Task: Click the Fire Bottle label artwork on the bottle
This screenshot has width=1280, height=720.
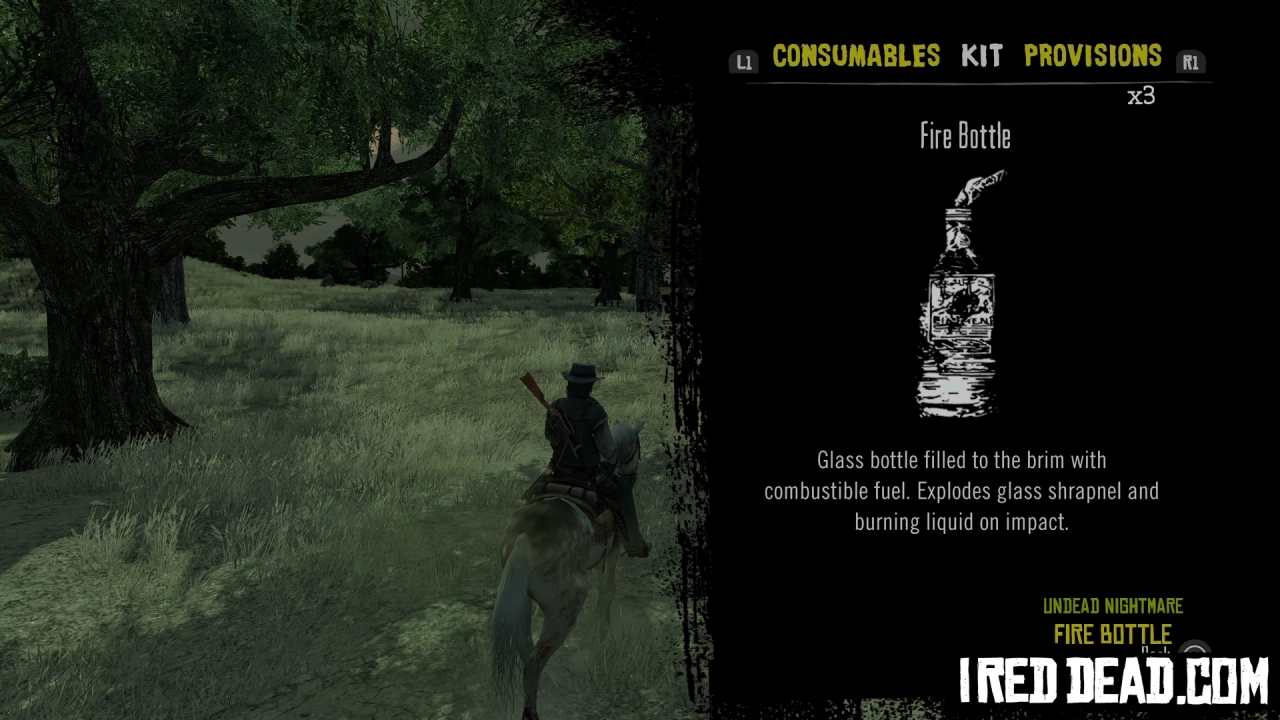Action: (960, 305)
